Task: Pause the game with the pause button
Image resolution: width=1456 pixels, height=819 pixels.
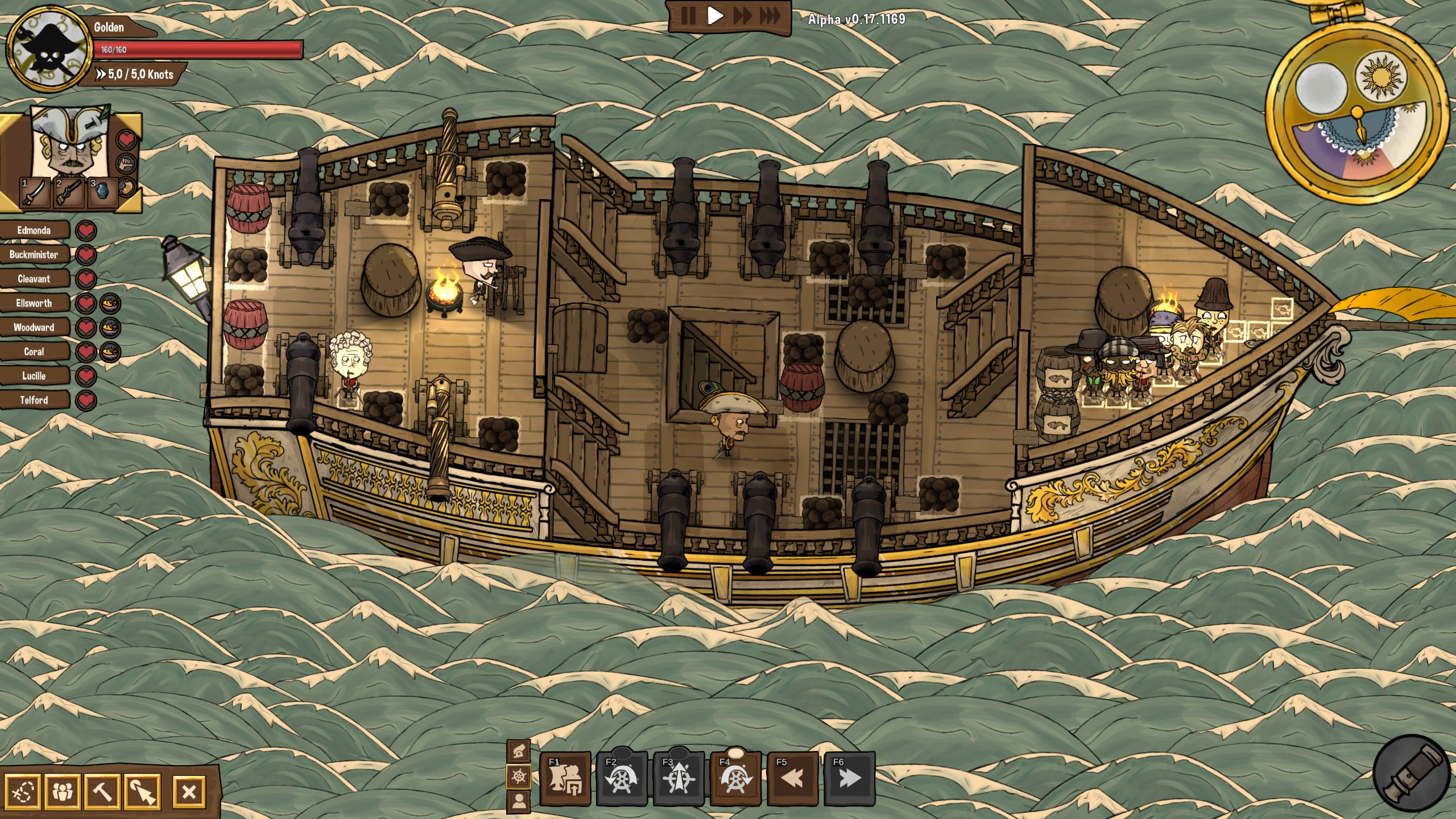Action: 688,16
